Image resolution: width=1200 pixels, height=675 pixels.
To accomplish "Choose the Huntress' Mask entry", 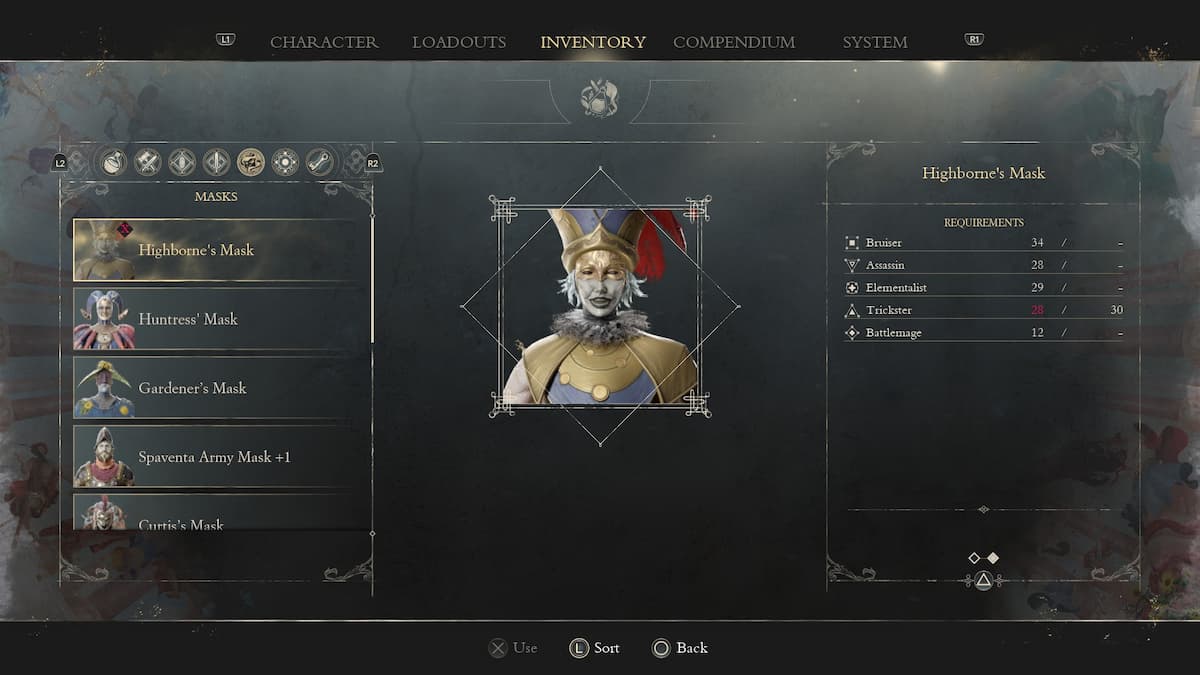I will click(221, 319).
